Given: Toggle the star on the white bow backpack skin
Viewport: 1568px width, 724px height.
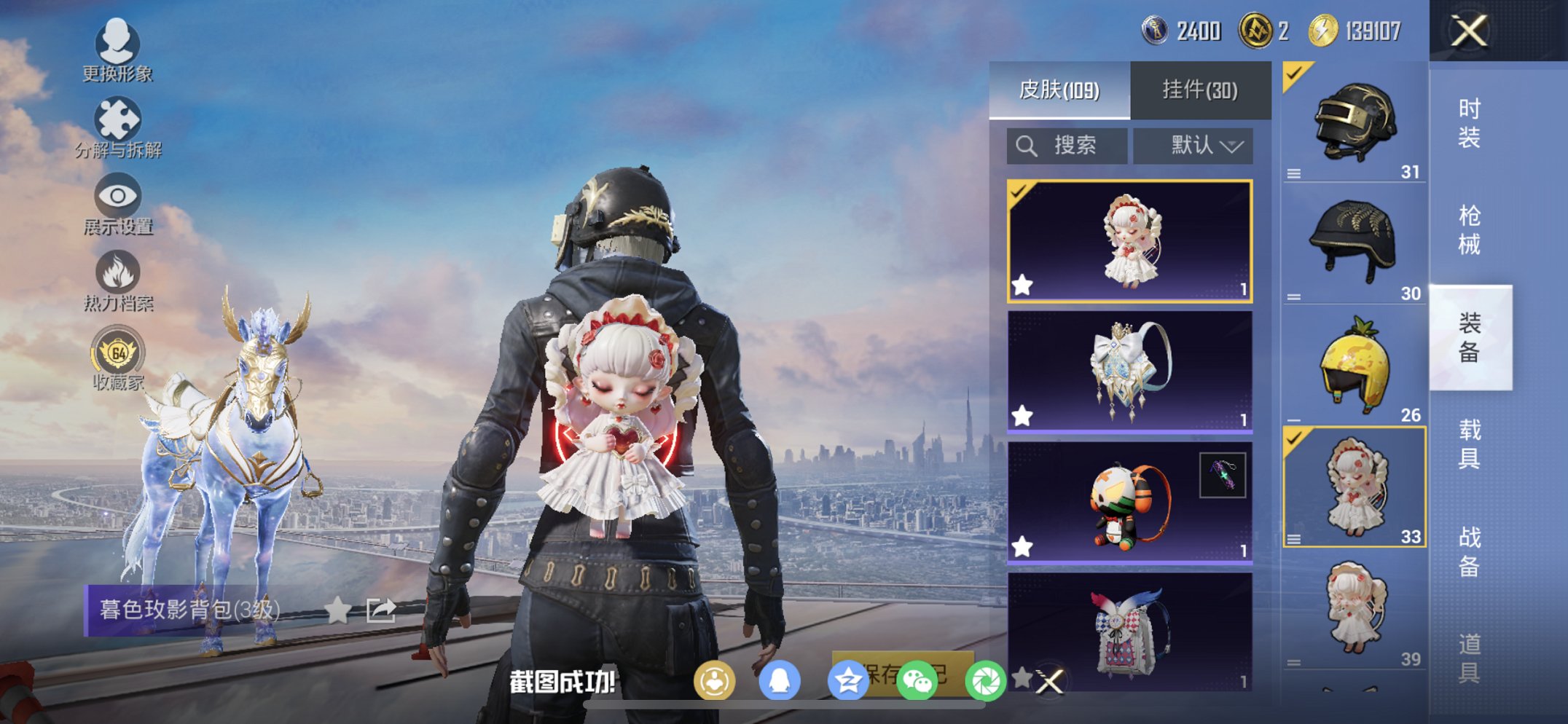Looking at the screenshot, I should 1023,415.
